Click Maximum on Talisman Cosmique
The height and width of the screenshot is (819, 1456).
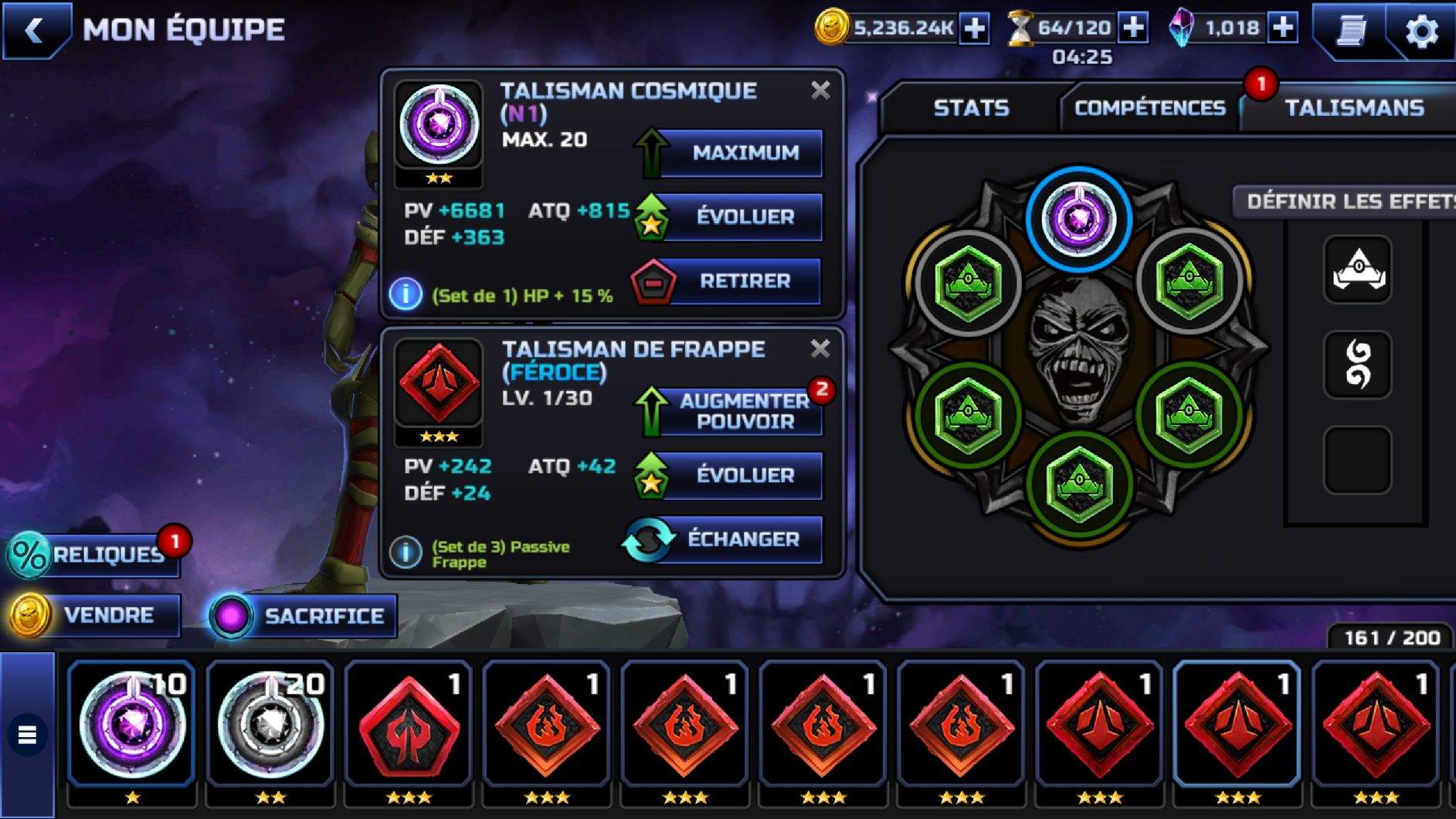744,153
